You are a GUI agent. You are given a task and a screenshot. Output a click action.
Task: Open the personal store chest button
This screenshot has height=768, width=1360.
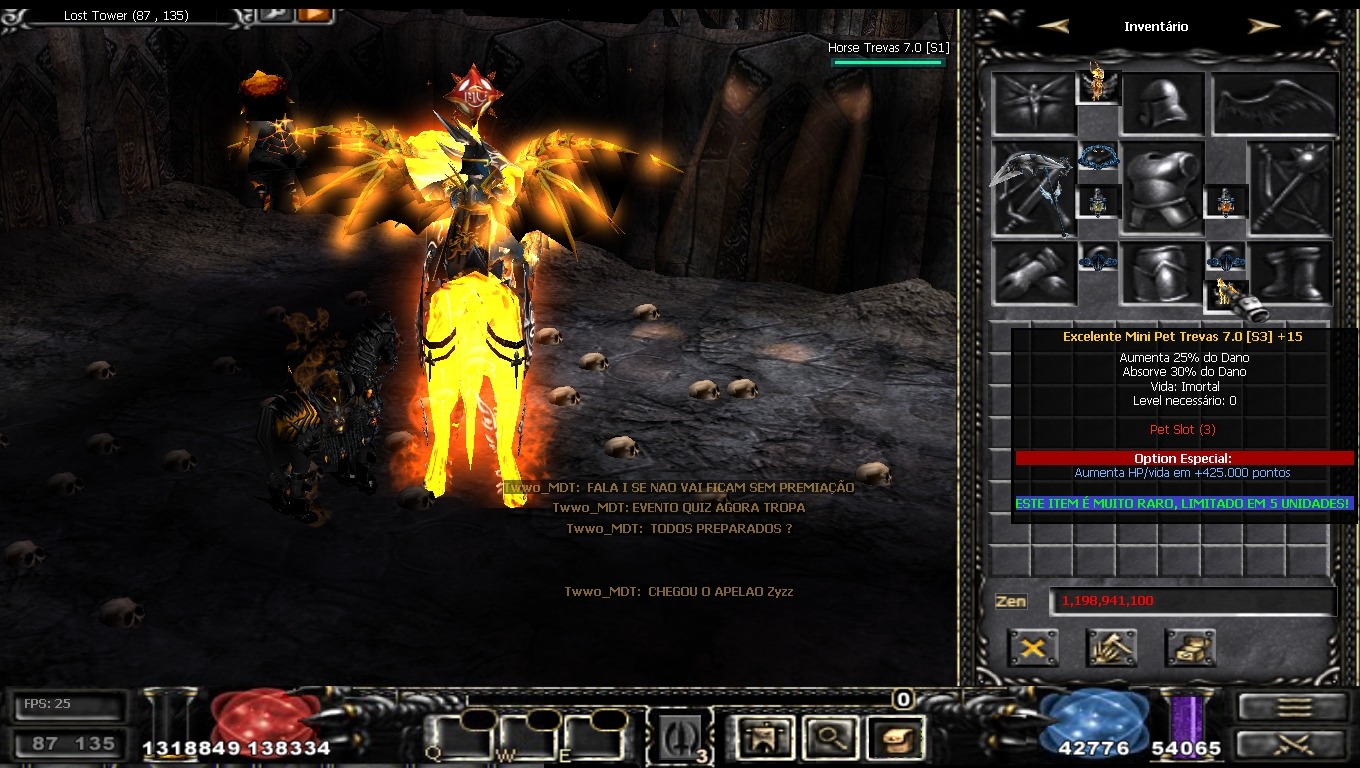(x=1190, y=648)
